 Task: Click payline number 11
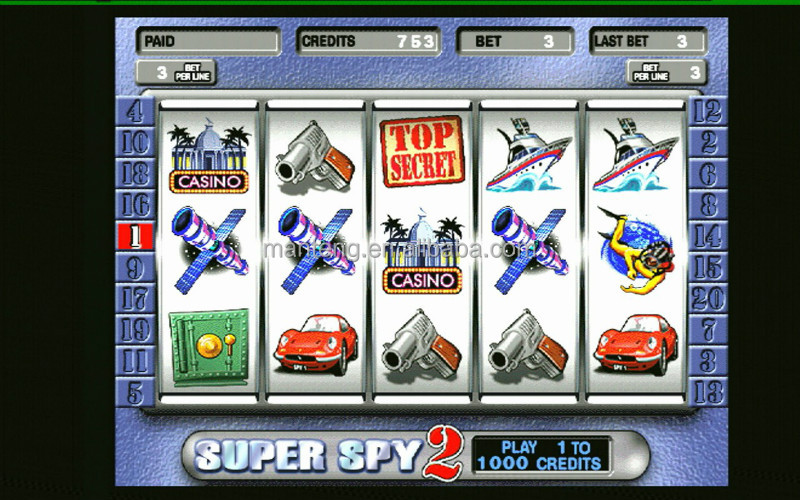(135, 360)
